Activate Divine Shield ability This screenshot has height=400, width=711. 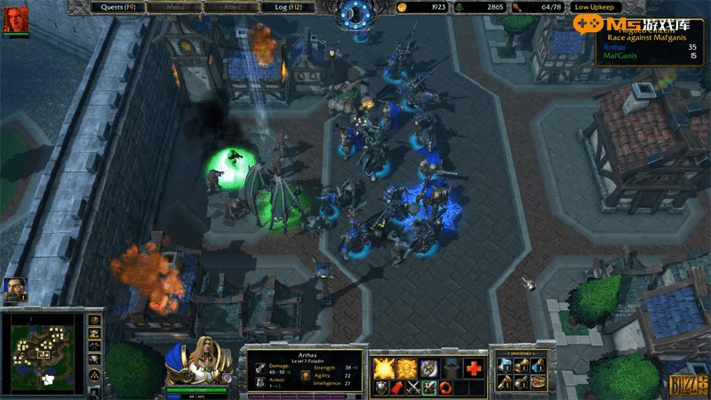click(x=406, y=367)
